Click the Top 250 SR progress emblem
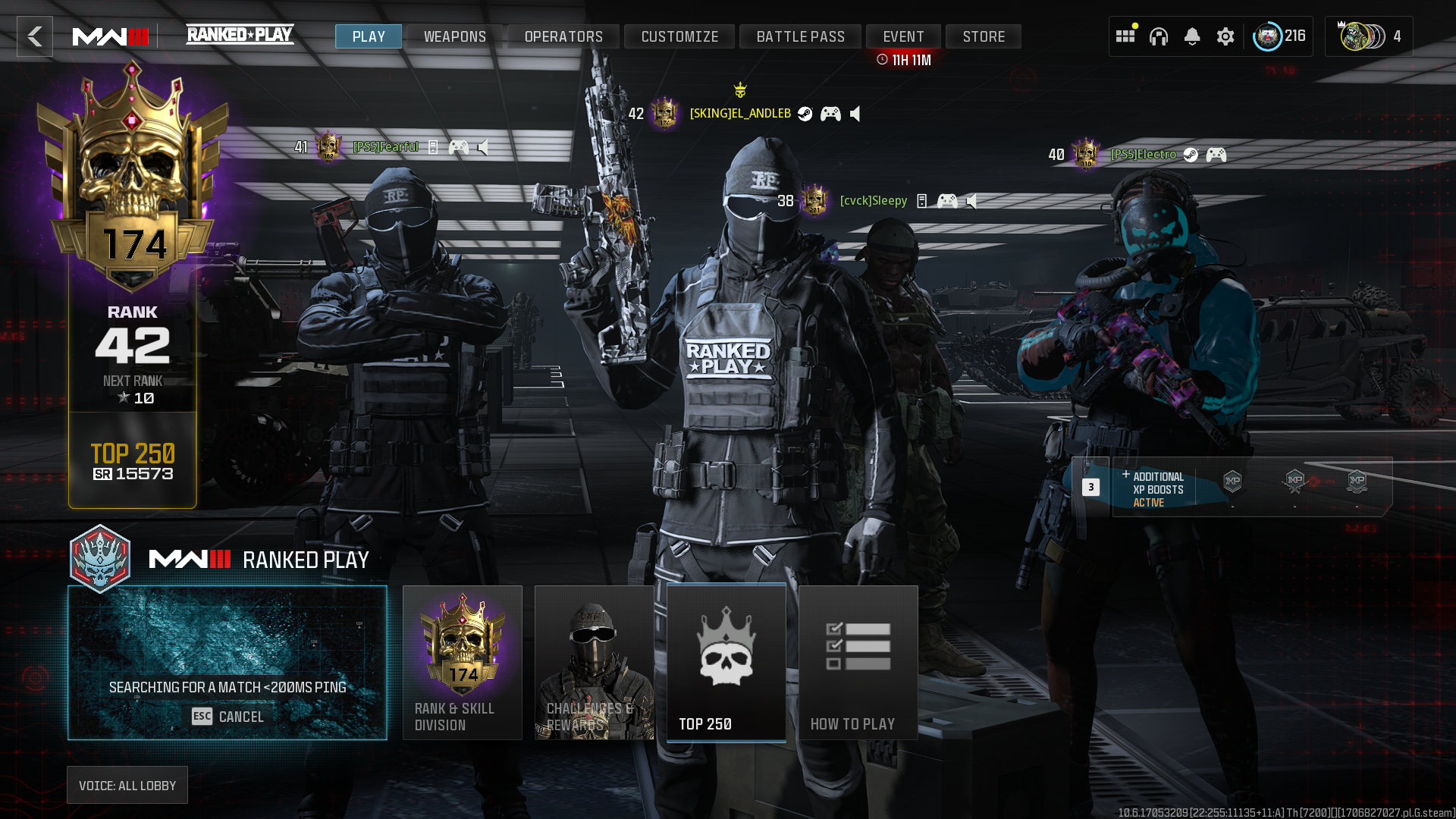1456x819 pixels. click(x=131, y=461)
